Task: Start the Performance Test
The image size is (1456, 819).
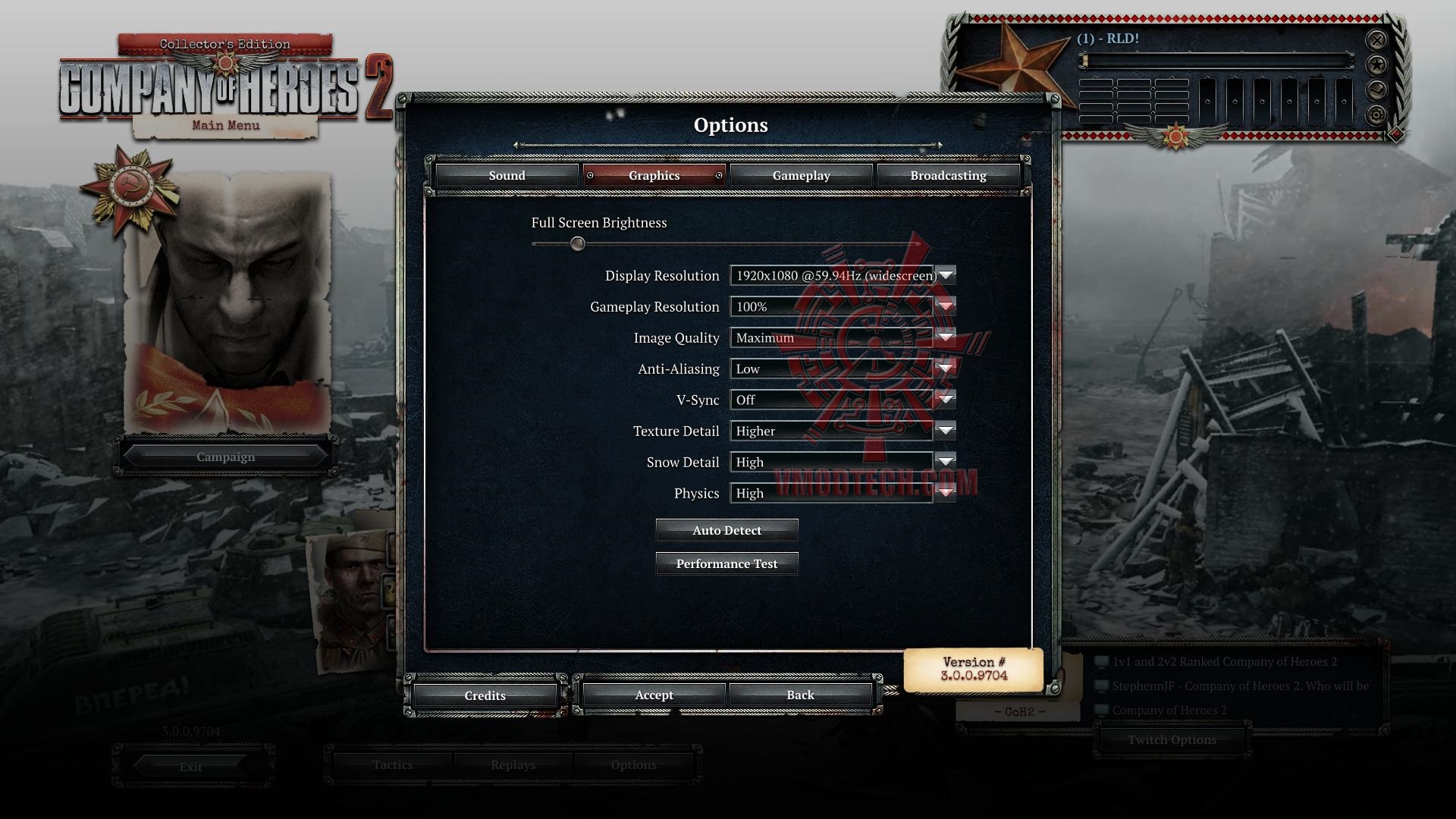Action: tap(726, 563)
